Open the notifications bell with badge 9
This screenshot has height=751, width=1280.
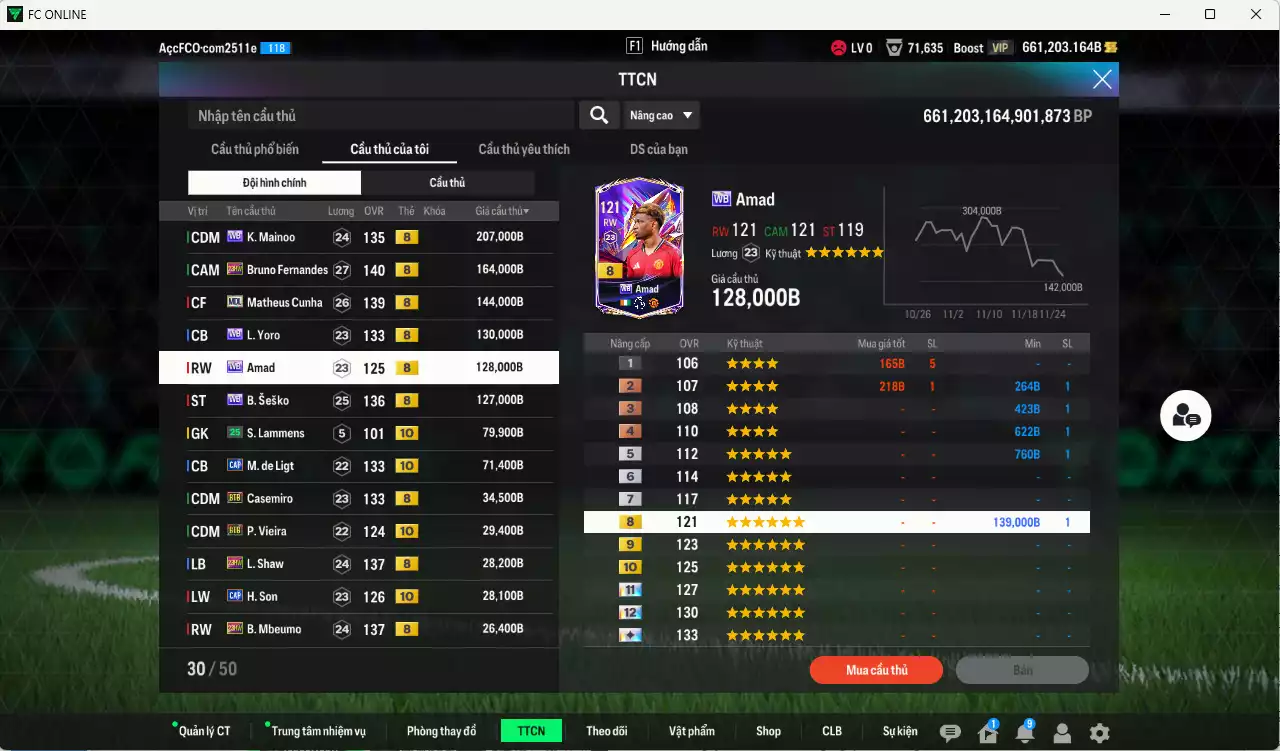pyautogui.click(x=1024, y=731)
